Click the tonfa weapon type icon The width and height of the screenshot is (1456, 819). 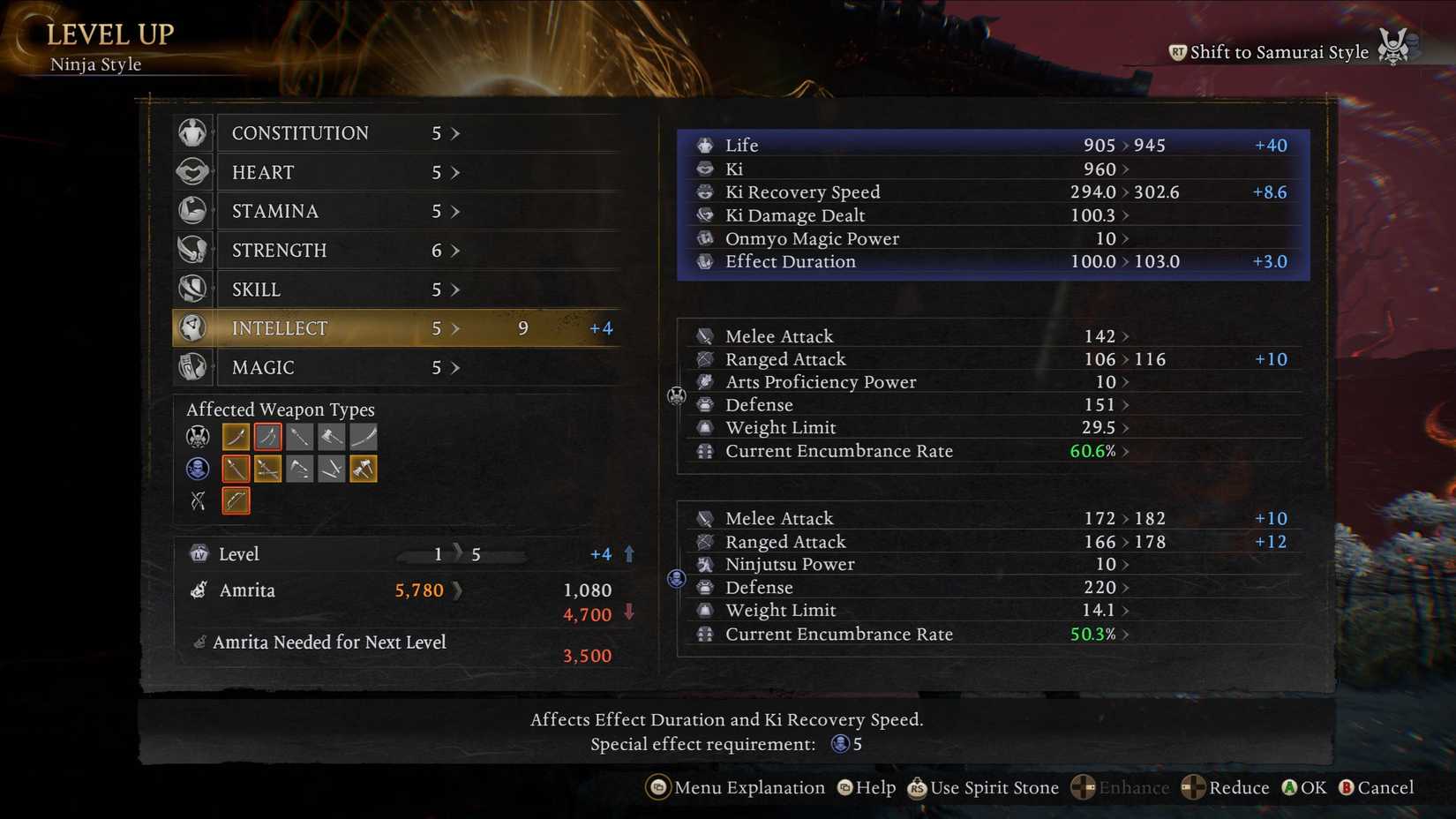click(331, 469)
